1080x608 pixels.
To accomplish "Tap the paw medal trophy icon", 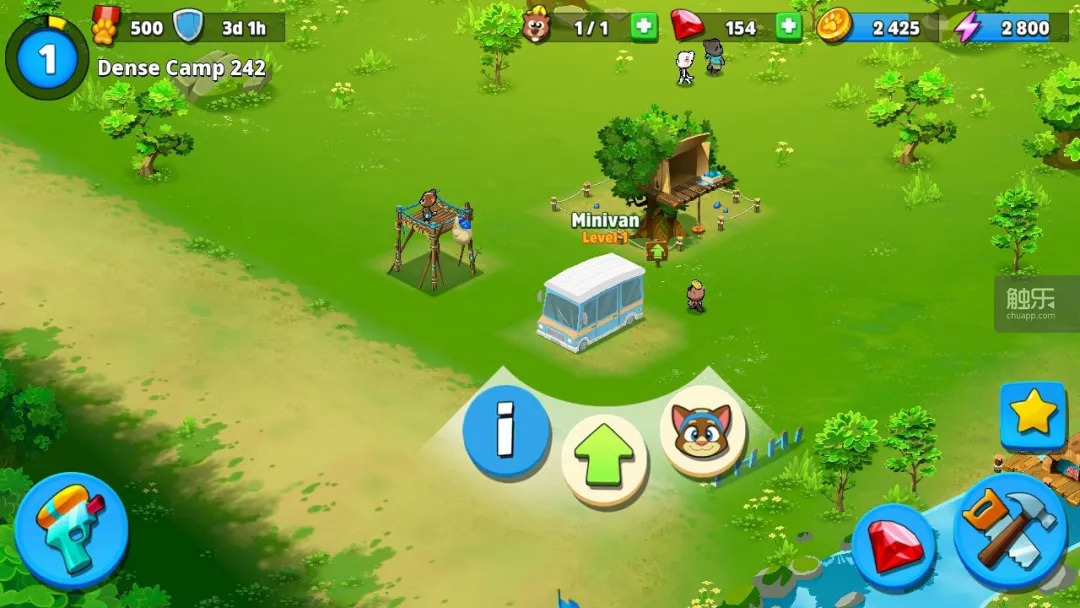I will point(106,25).
